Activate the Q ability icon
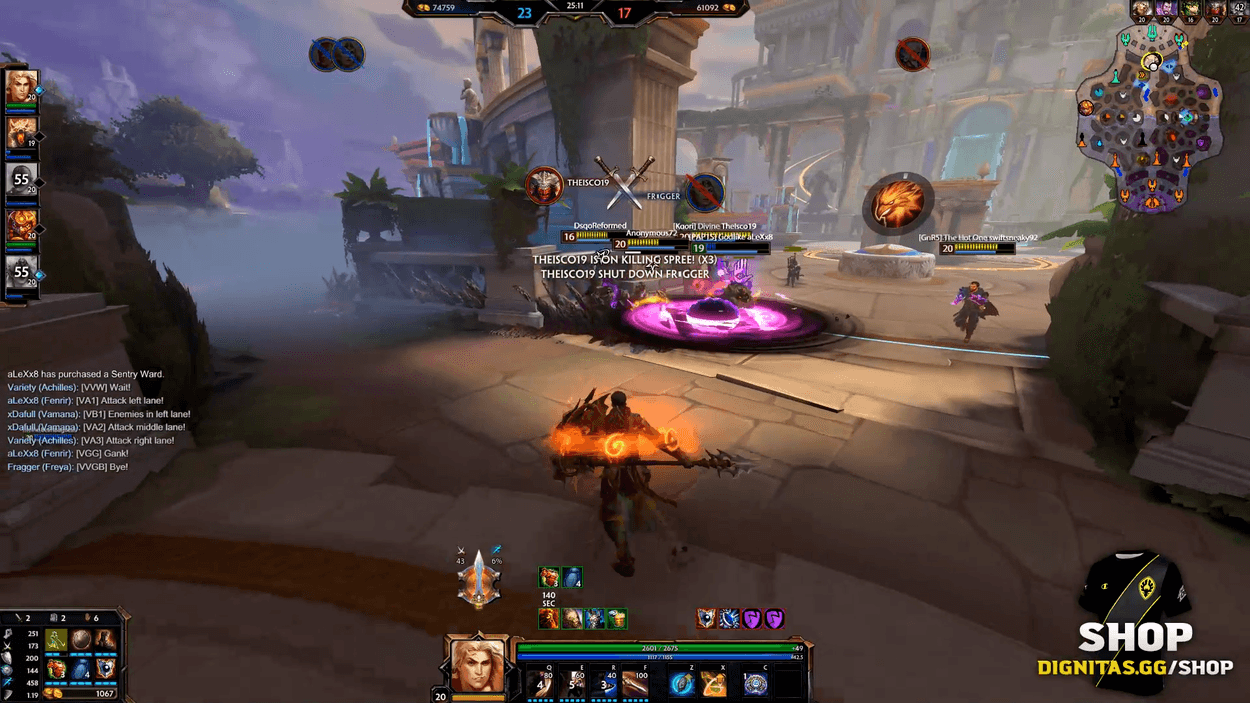The width and height of the screenshot is (1250, 703). (544, 684)
